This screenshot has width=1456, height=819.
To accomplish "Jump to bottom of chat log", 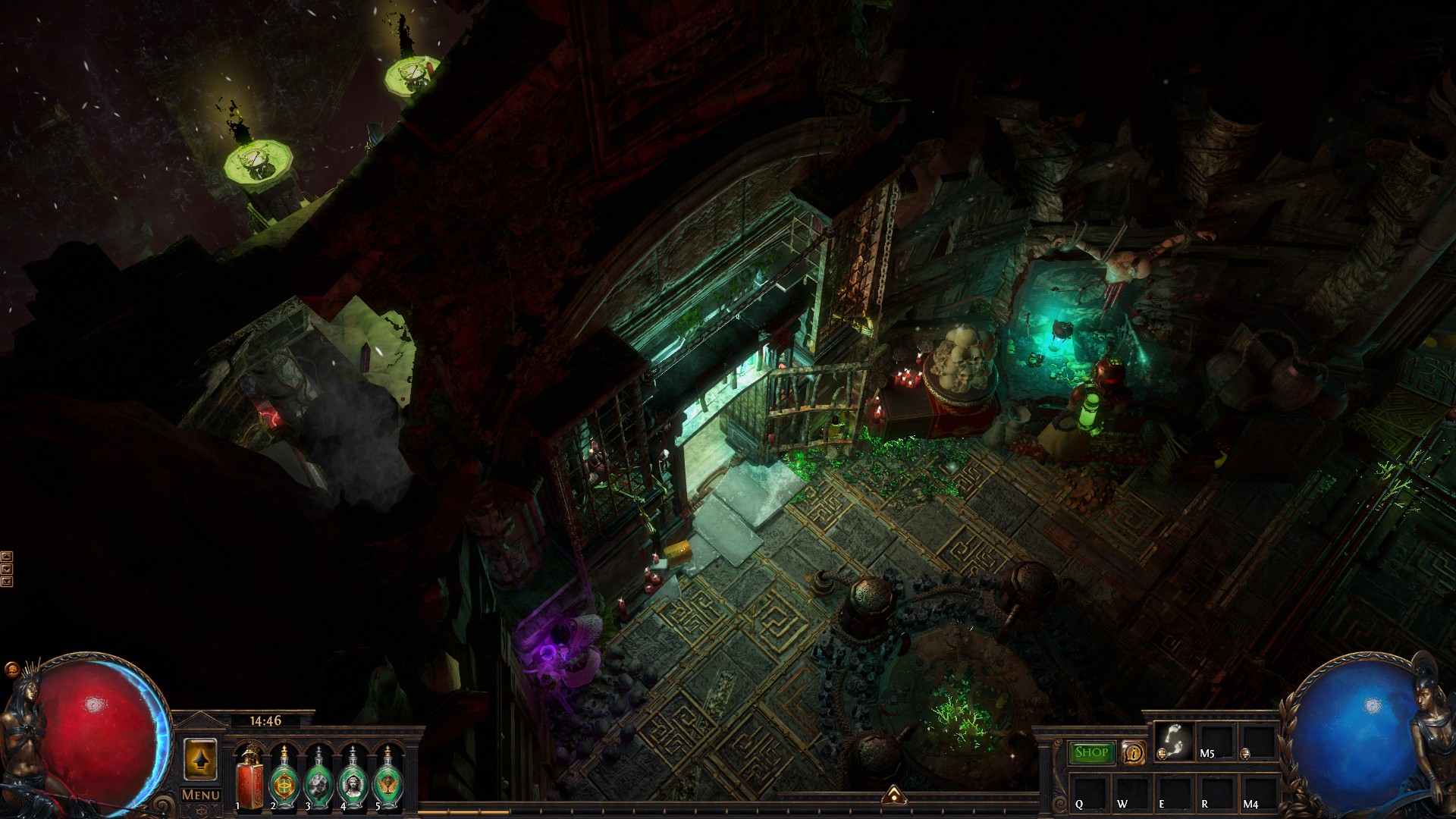I will (x=7, y=582).
